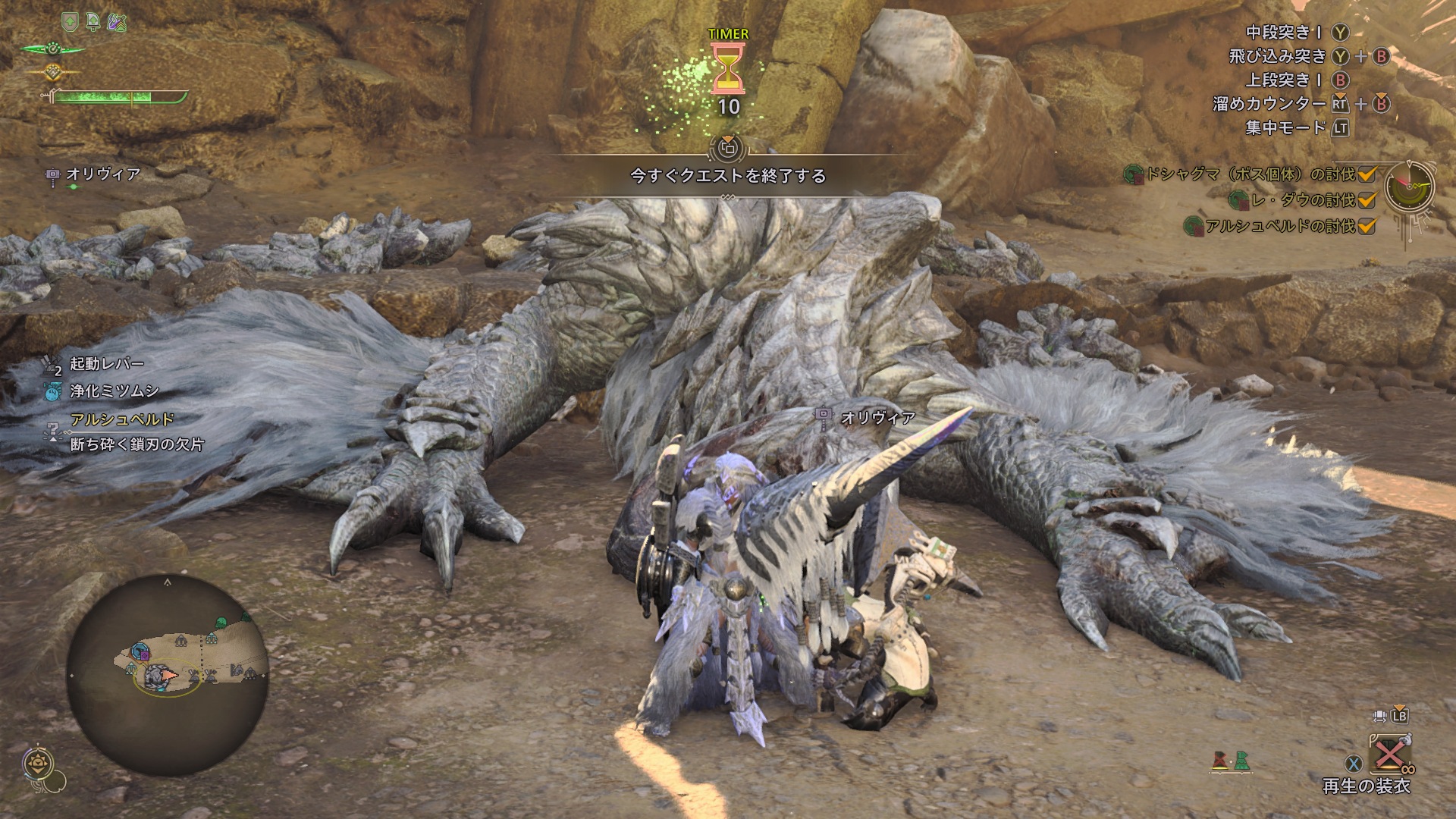Choose the ドシャグマ（ボス個体）の討伐 objective

(1250, 174)
